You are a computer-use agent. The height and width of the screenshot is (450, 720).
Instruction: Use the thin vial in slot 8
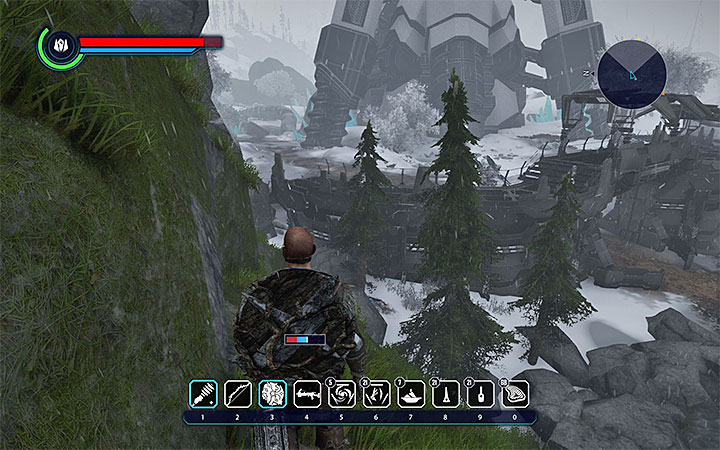click(446, 394)
